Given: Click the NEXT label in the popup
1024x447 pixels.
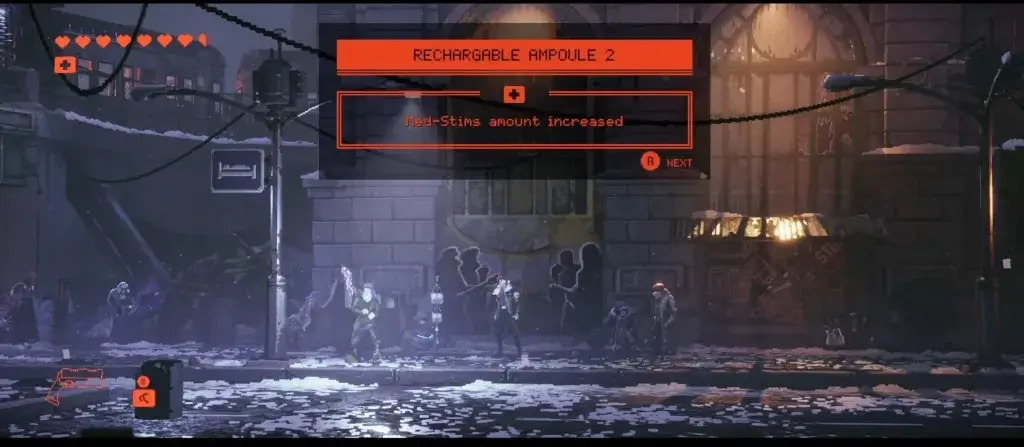Looking at the screenshot, I should point(679,162).
